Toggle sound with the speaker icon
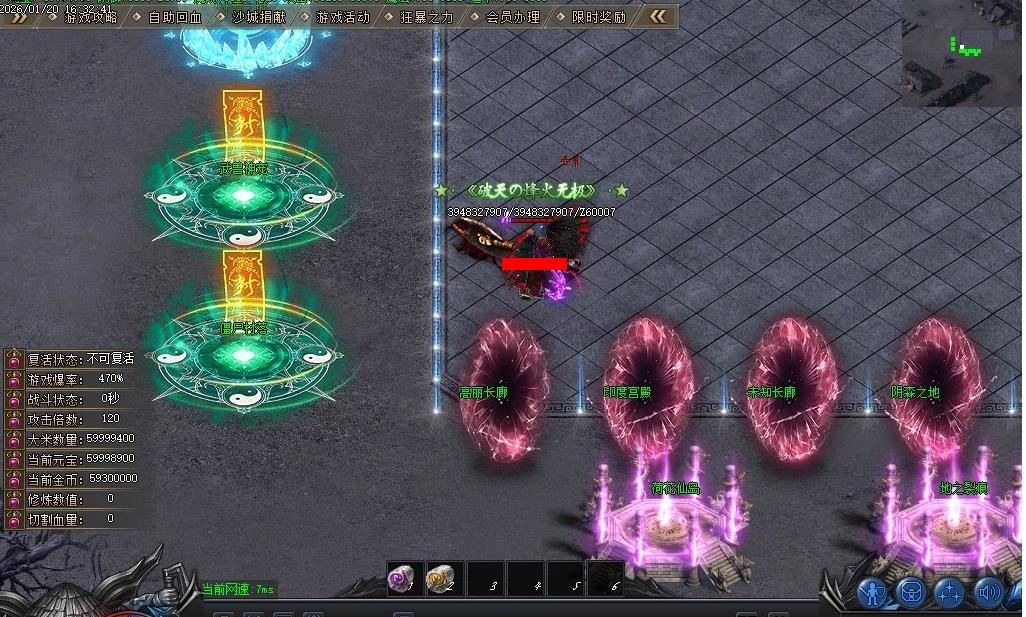Viewport: 1026px width, 617px height. (x=988, y=593)
